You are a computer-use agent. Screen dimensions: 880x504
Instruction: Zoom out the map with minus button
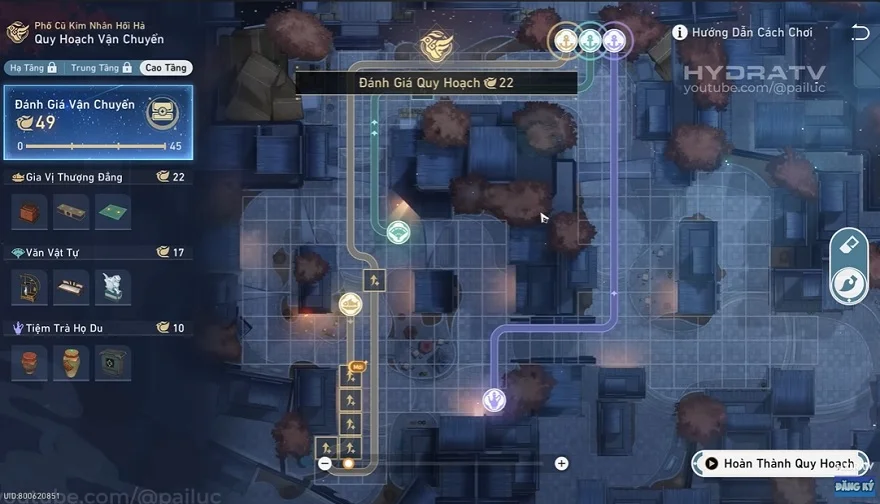pyautogui.click(x=325, y=464)
